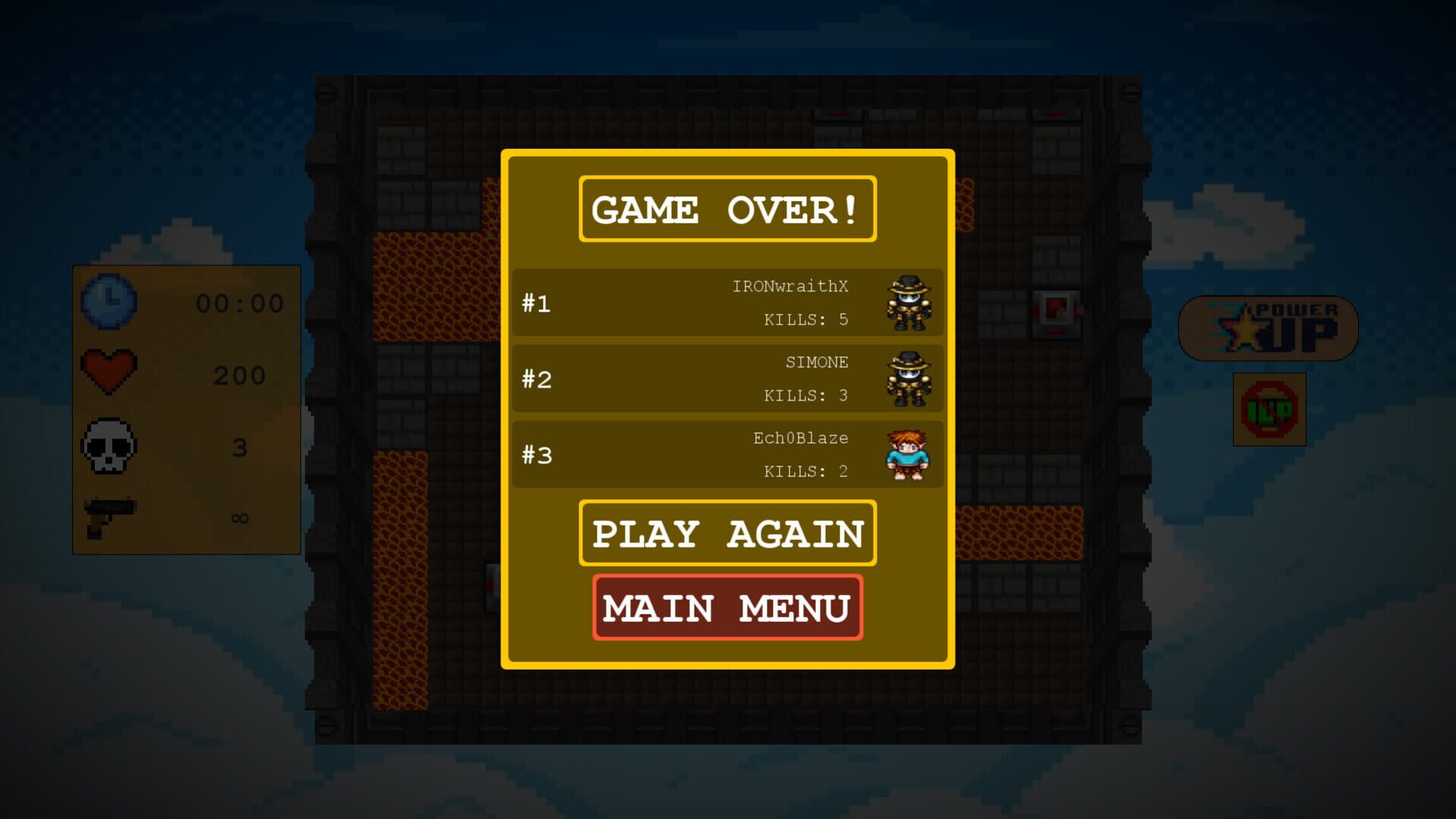
Task: Select IRONwraithX's character avatar
Action: click(x=908, y=303)
